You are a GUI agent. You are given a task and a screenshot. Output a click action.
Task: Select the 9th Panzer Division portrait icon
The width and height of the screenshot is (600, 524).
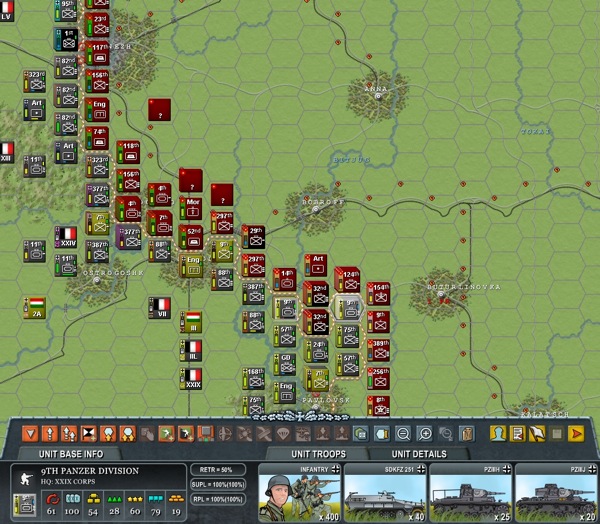22,479
